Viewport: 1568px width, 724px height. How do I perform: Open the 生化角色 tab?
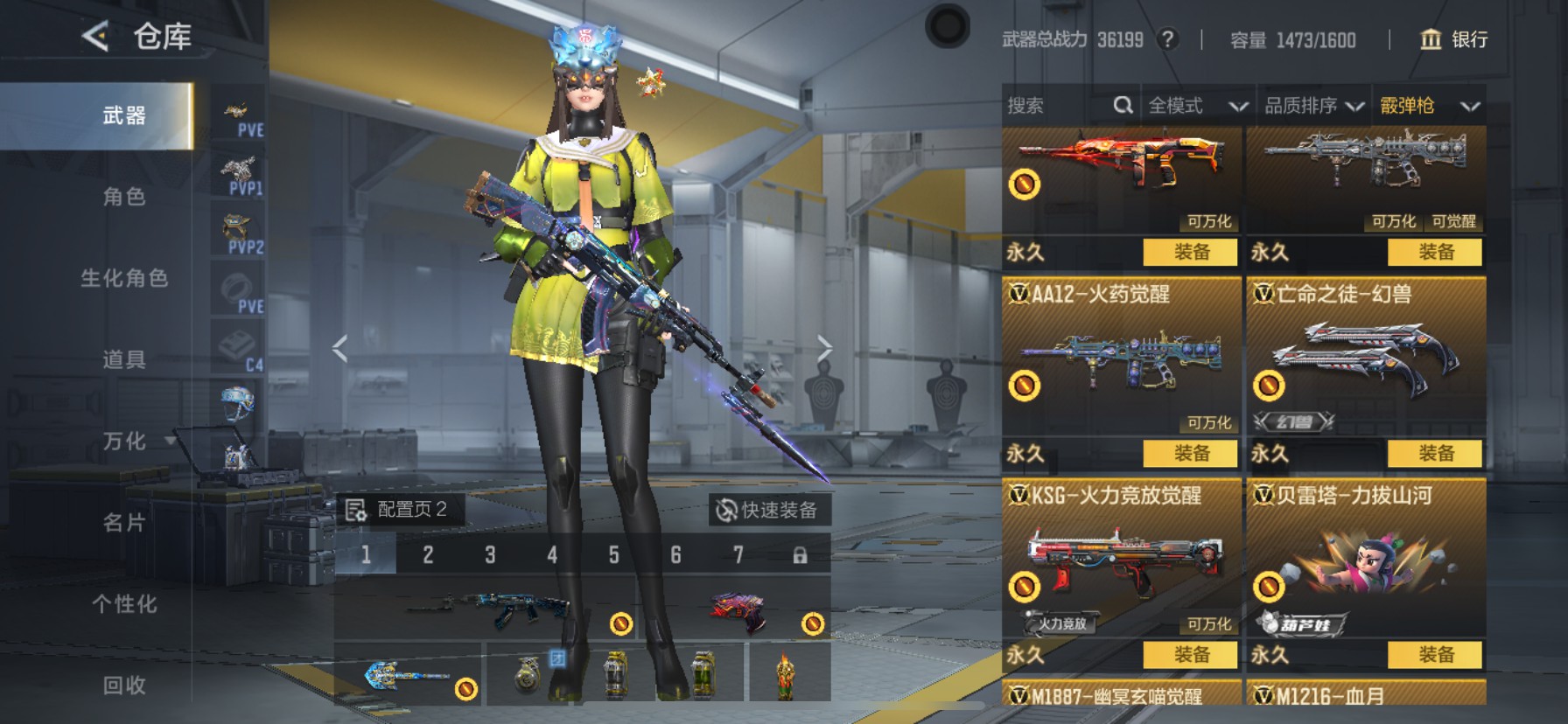pos(123,278)
